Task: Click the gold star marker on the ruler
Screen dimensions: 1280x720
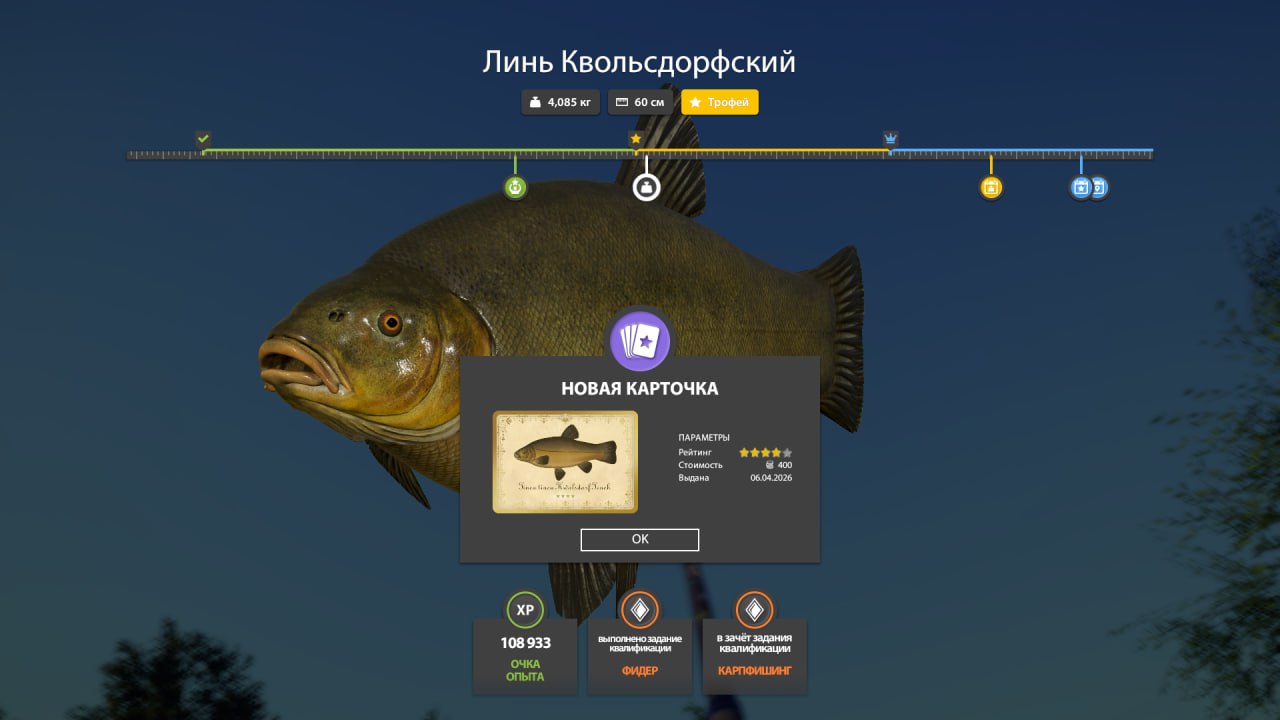Action: coord(636,138)
